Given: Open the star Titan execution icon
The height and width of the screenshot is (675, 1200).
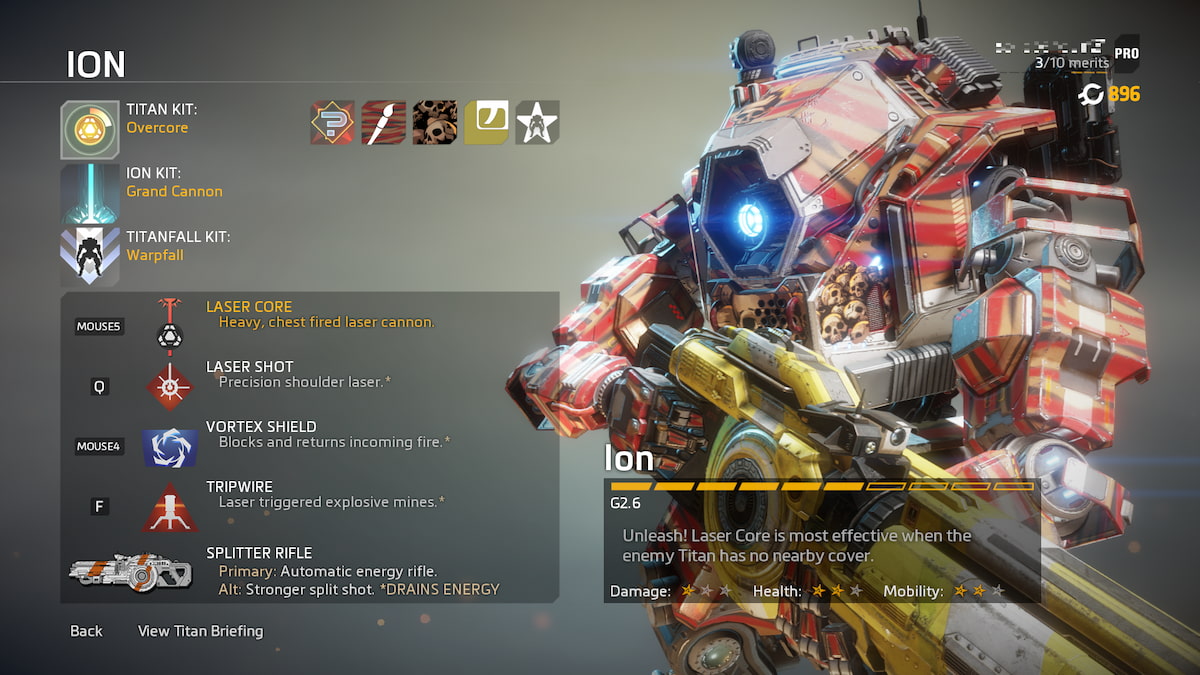Looking at the screenshot, I should [x=537, y=122].
